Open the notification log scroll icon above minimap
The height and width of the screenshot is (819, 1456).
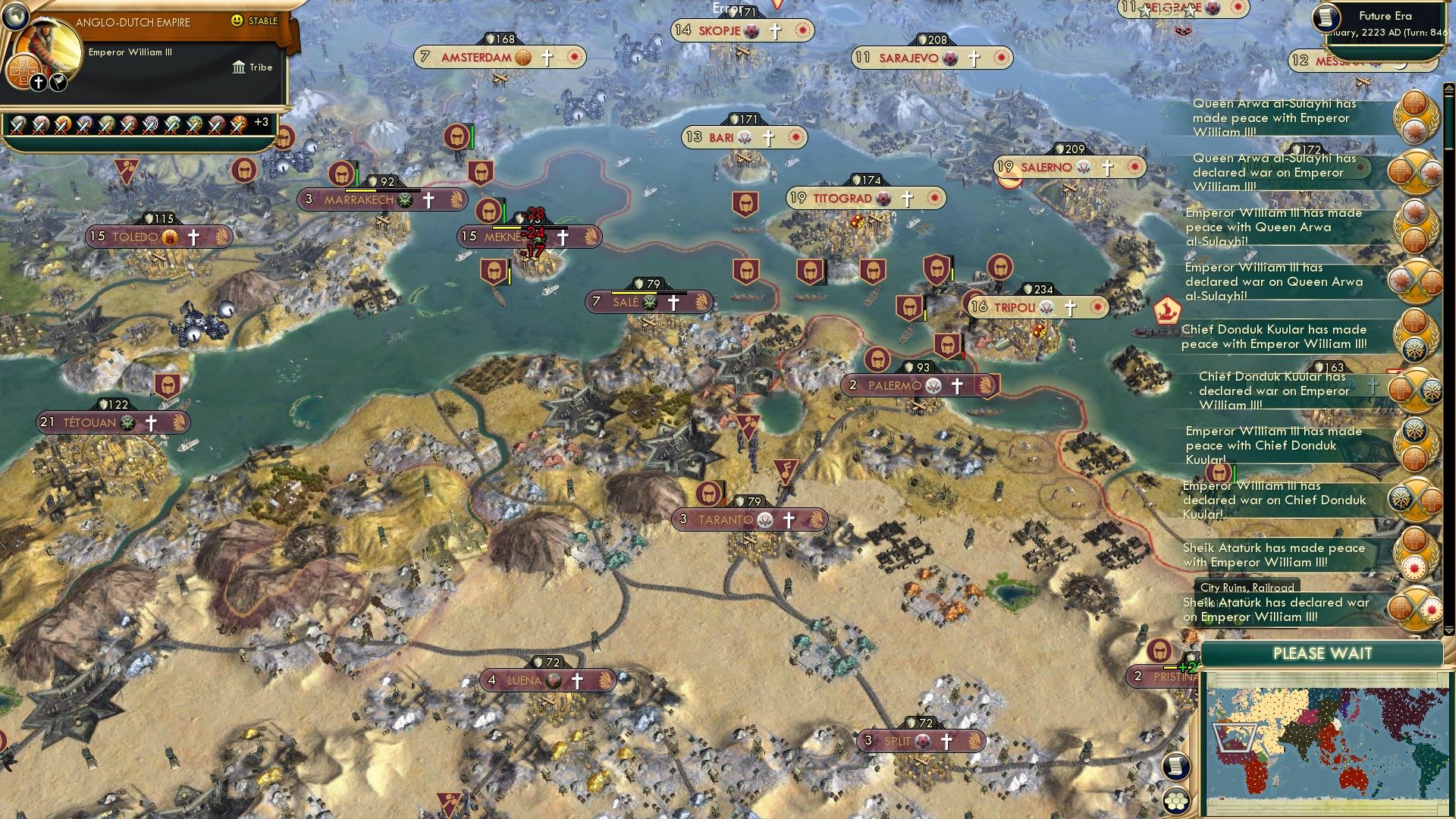tap(1174, 766)
